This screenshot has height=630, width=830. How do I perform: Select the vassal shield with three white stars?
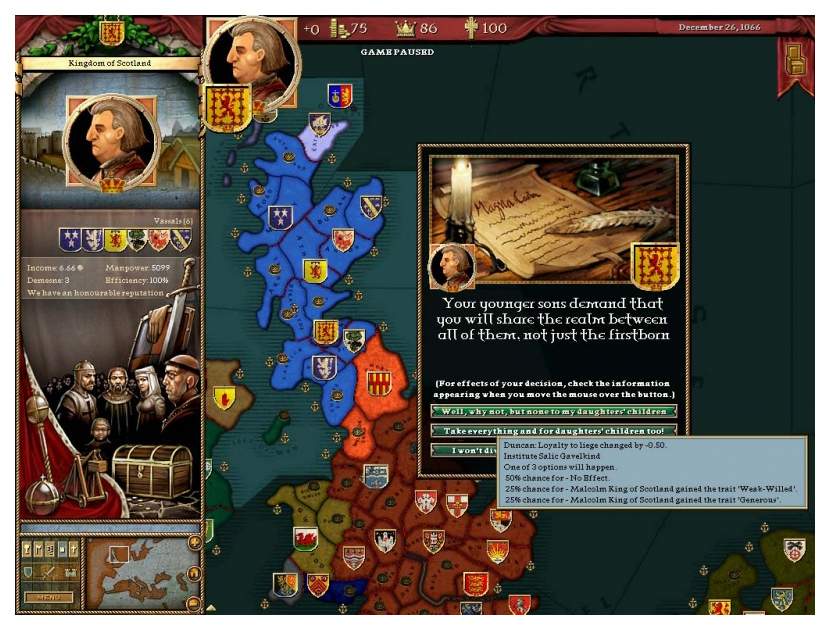70,239
